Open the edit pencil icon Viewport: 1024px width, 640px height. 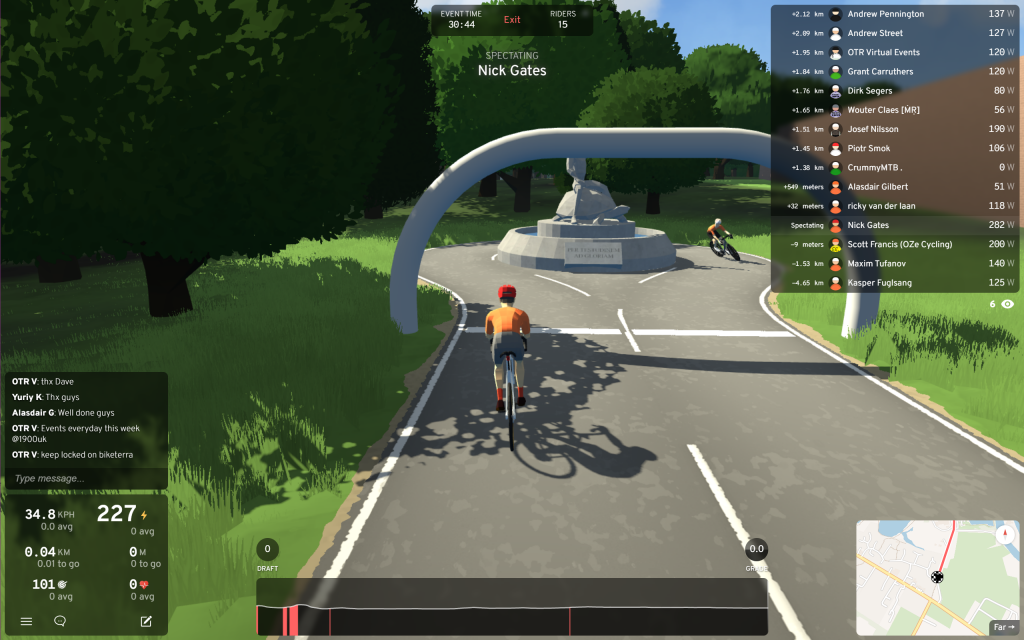pos(146,621)
